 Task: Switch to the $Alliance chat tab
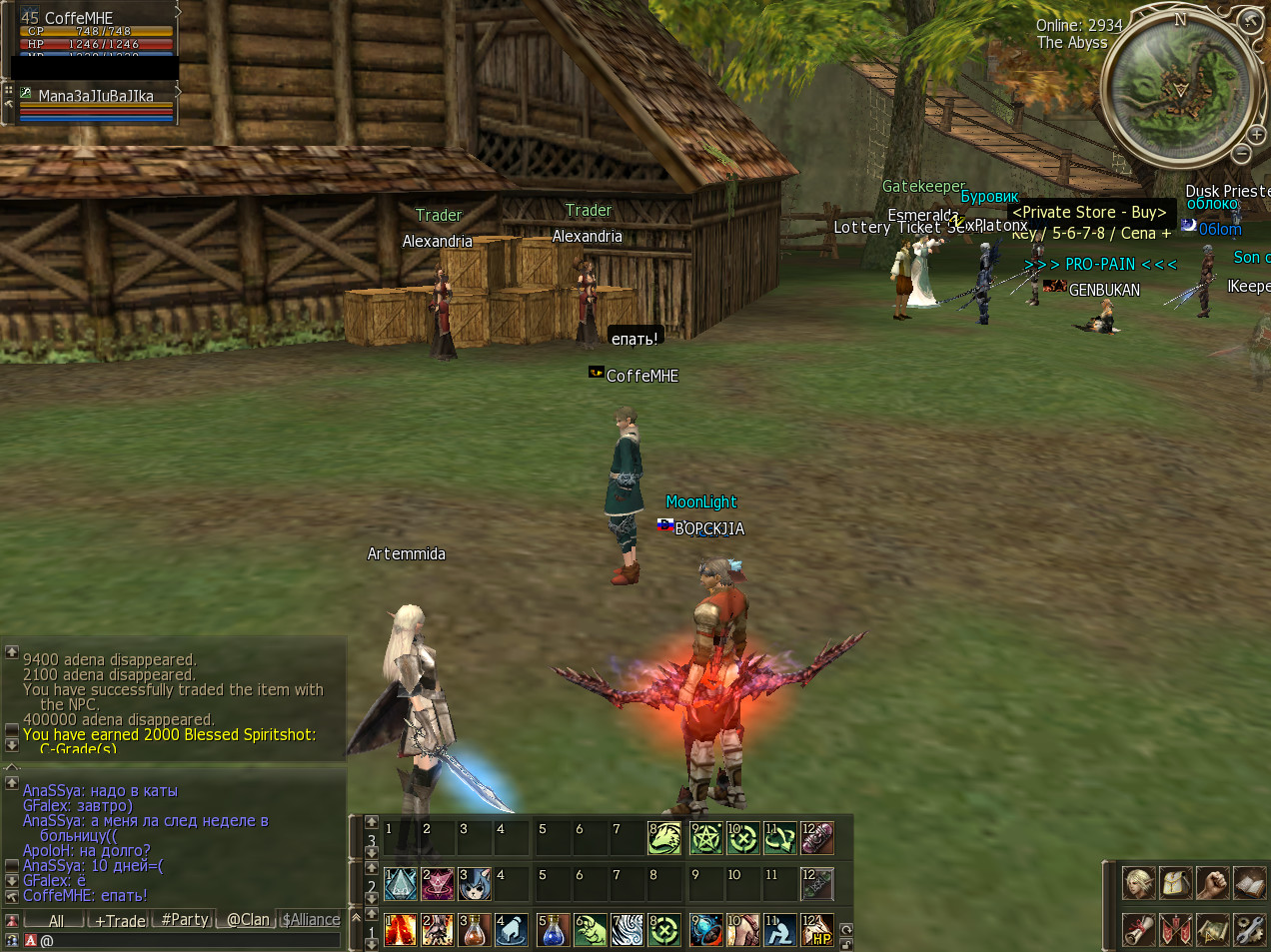(x=311, y=920)
